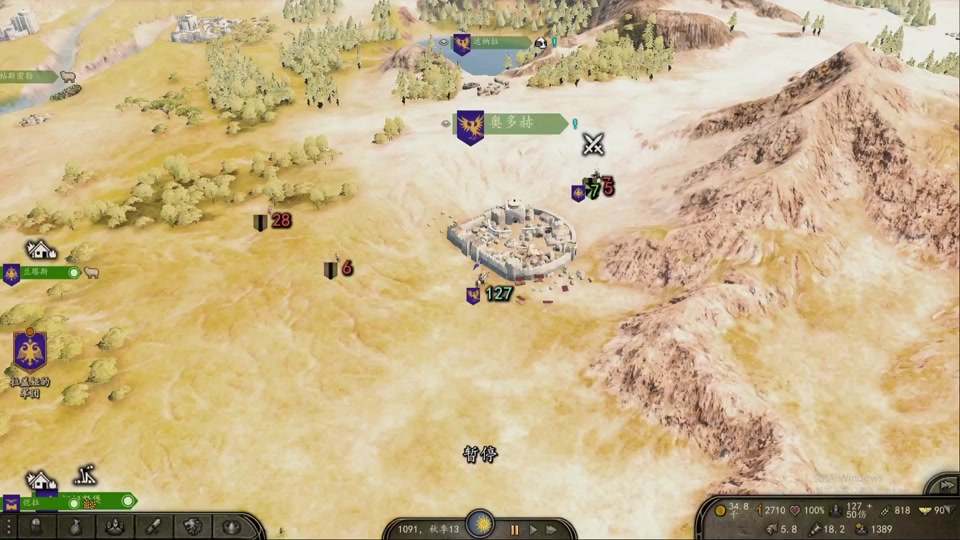Toggle the pause button on the time control

(x=516, y=529)
